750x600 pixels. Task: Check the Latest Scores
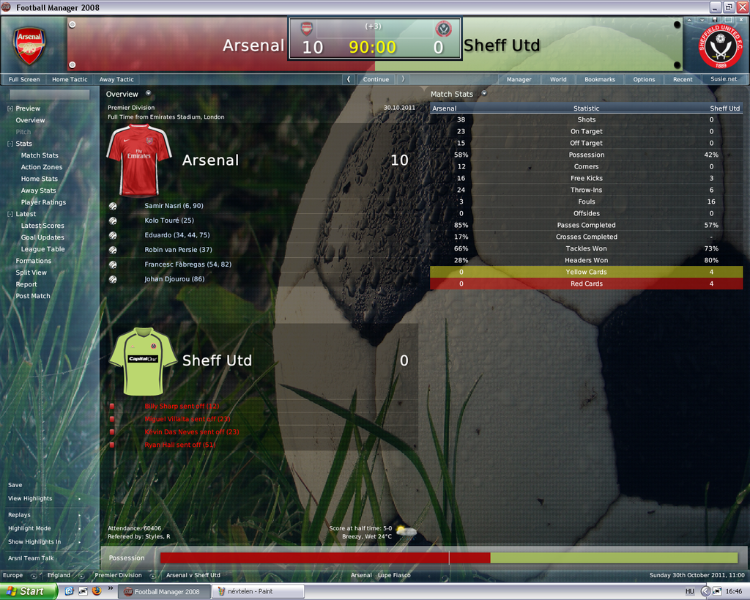coord(43,225)
